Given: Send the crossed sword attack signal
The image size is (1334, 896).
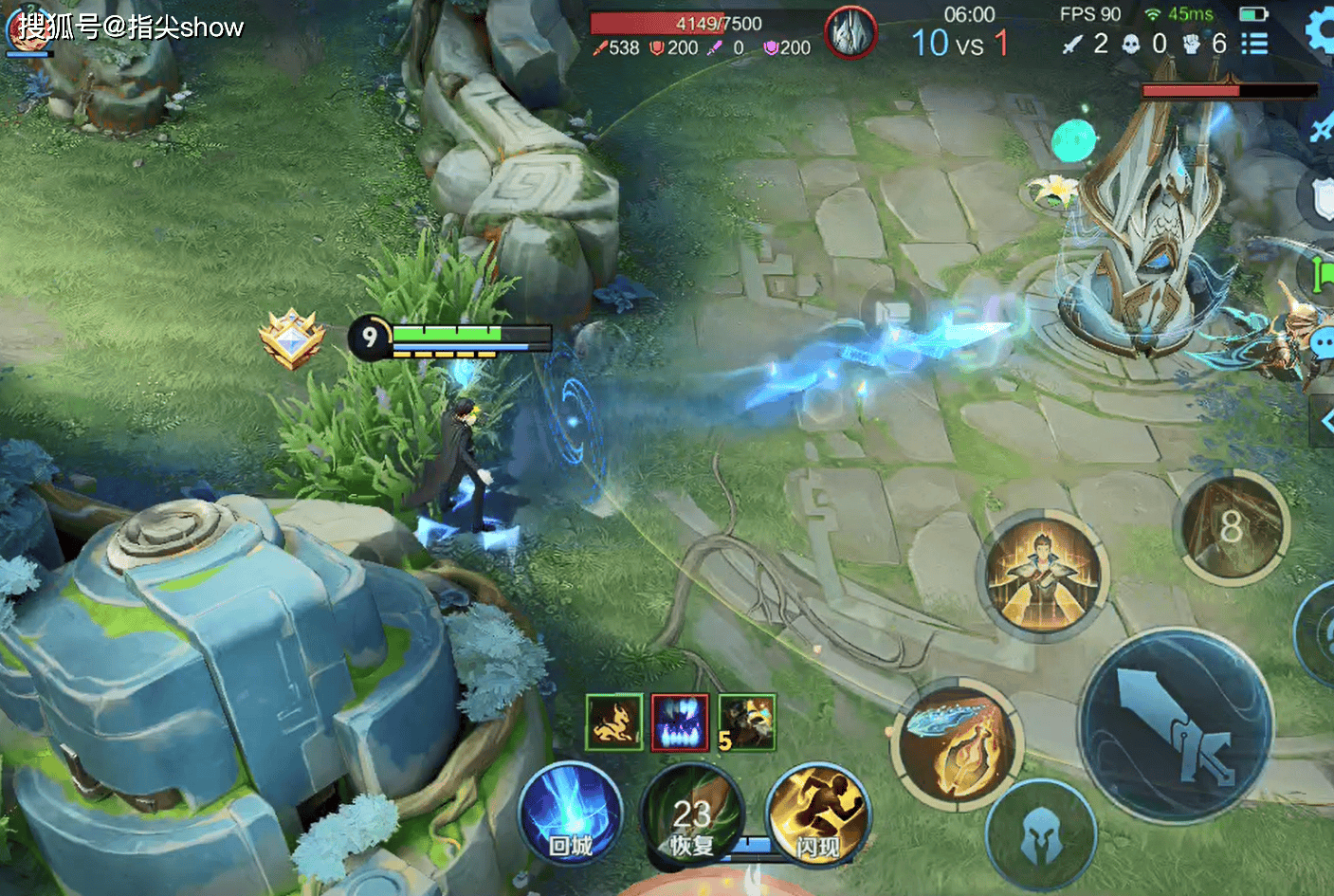Looking at the screenshot, I should [x=1322, y=128].
